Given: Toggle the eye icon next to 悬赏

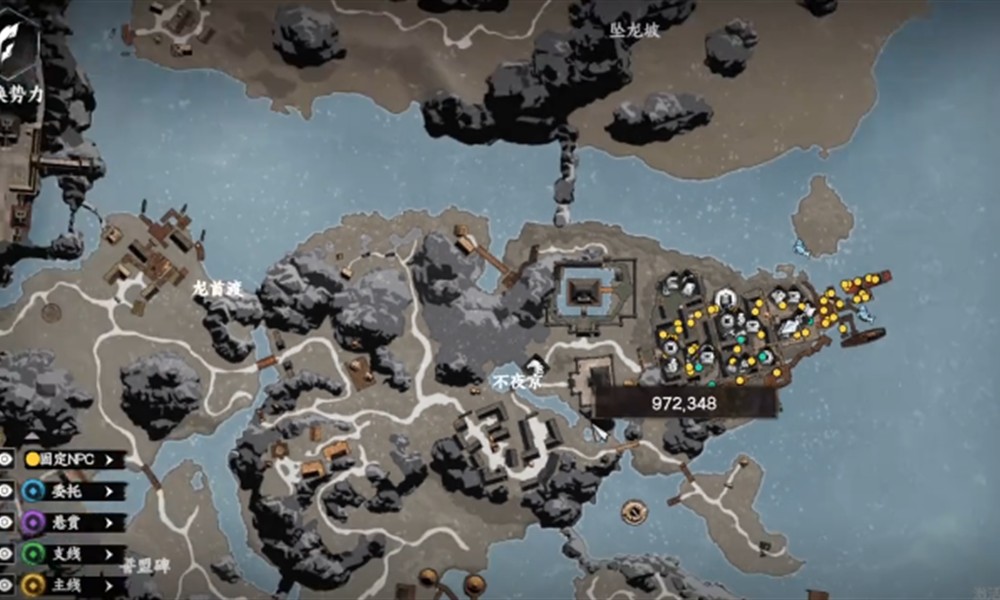Looking at the screenshot, I should (6, 522).
